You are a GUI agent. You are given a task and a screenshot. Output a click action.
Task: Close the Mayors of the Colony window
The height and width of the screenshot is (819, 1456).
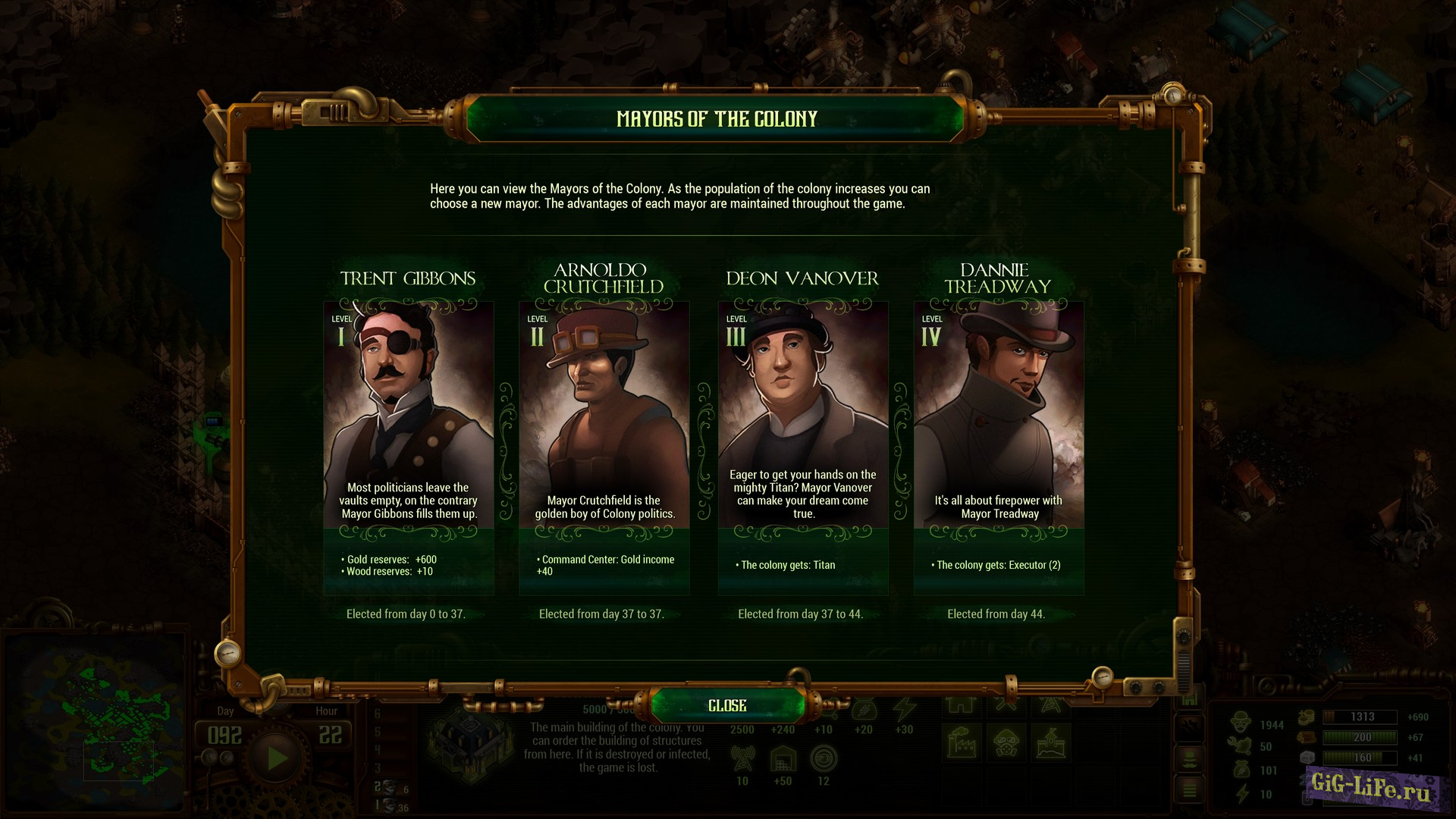pos(727,705)
